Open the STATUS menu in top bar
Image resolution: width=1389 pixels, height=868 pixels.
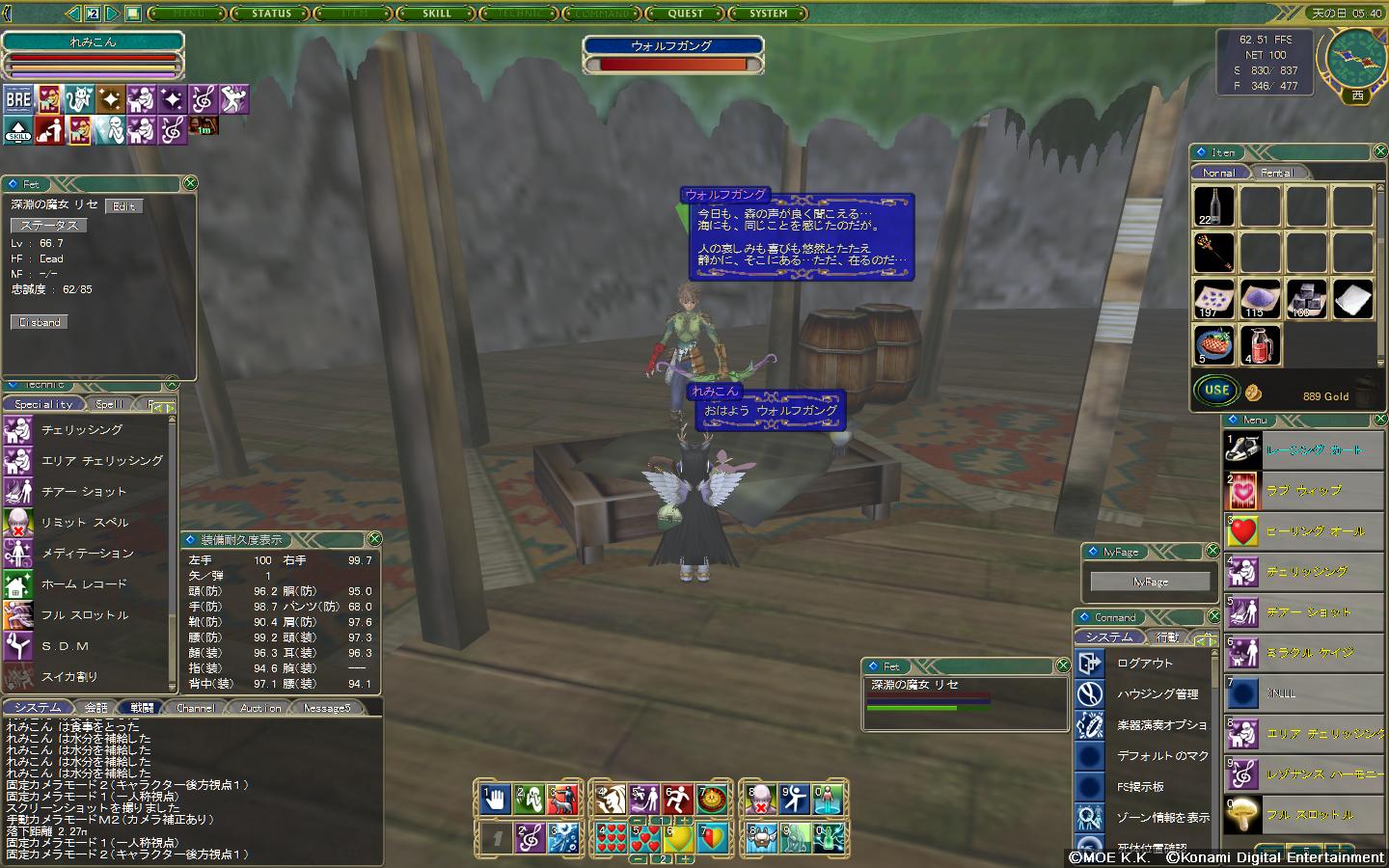tap(271, 14)
